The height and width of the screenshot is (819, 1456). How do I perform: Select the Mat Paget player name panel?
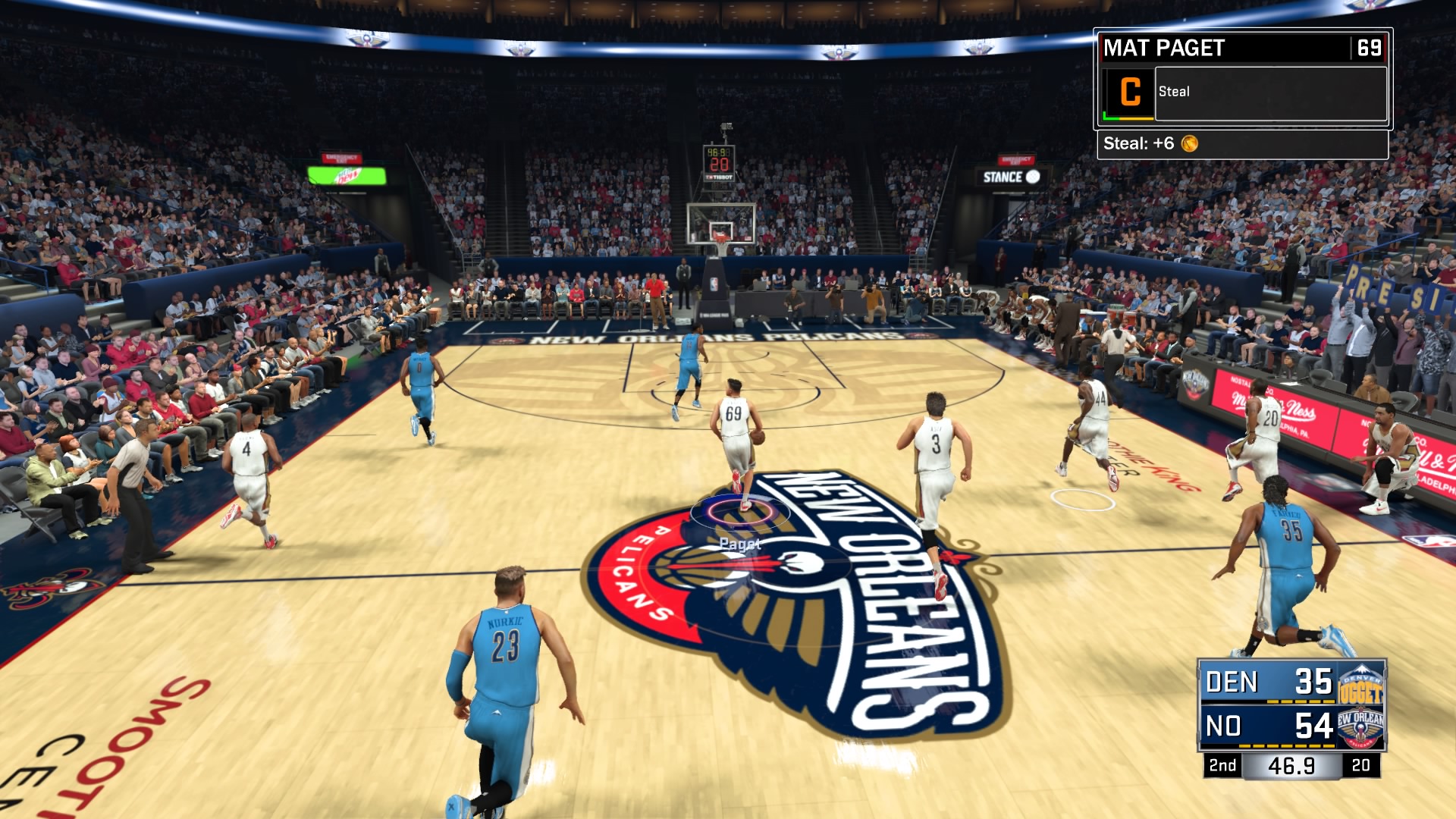(1225, 48)
